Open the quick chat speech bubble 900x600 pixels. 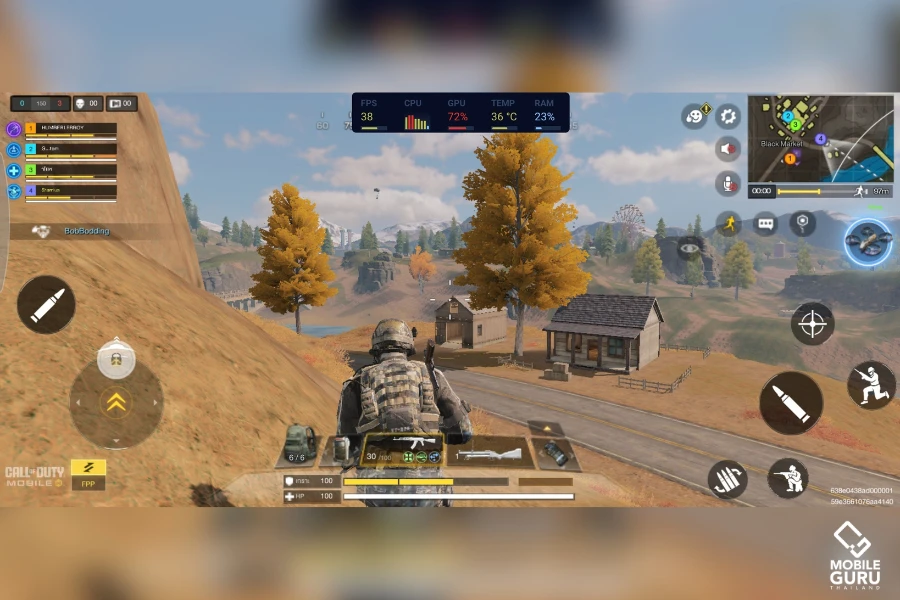[766, 223]
